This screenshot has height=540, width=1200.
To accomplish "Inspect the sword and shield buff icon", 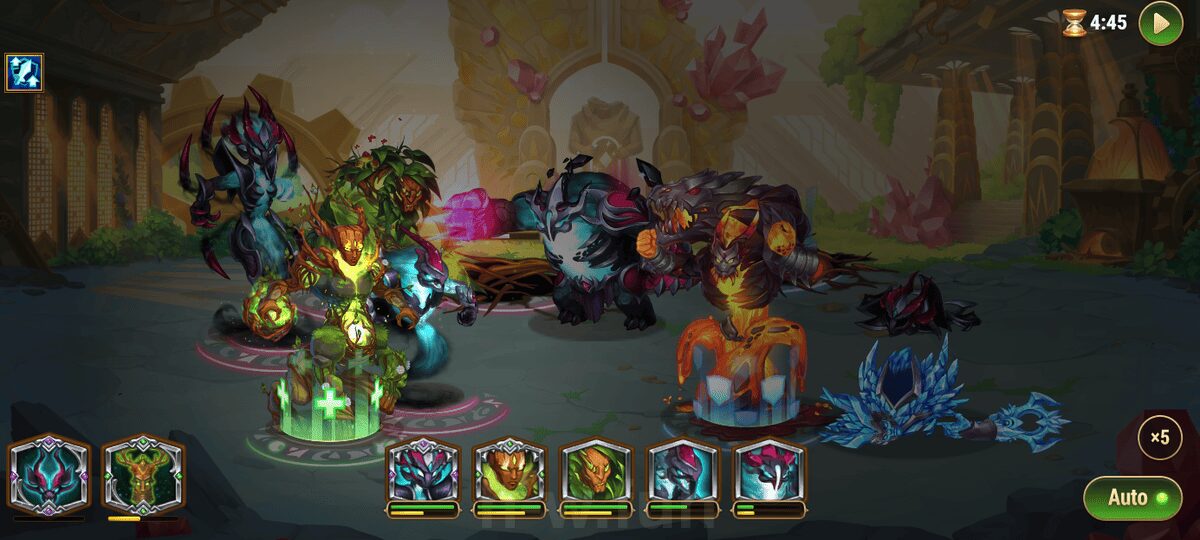I will coord(23,72).
